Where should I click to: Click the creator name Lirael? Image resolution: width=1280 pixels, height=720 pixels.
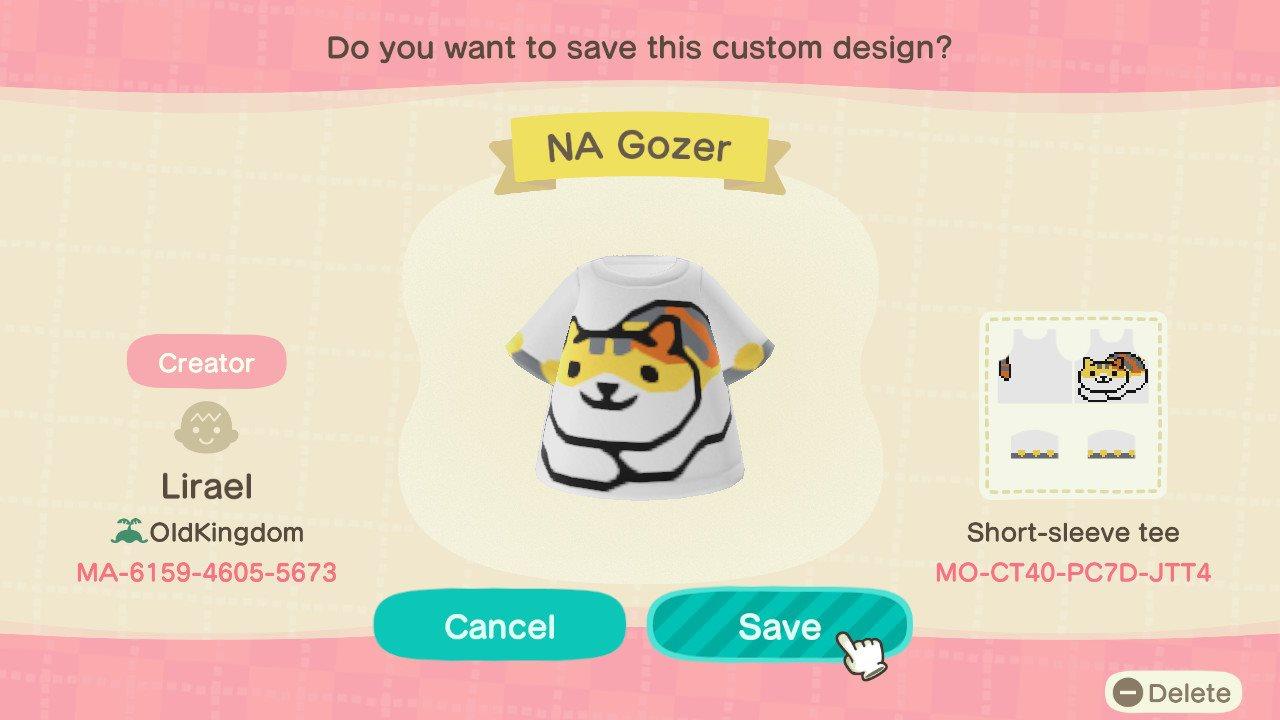click(x=207, y=487)
